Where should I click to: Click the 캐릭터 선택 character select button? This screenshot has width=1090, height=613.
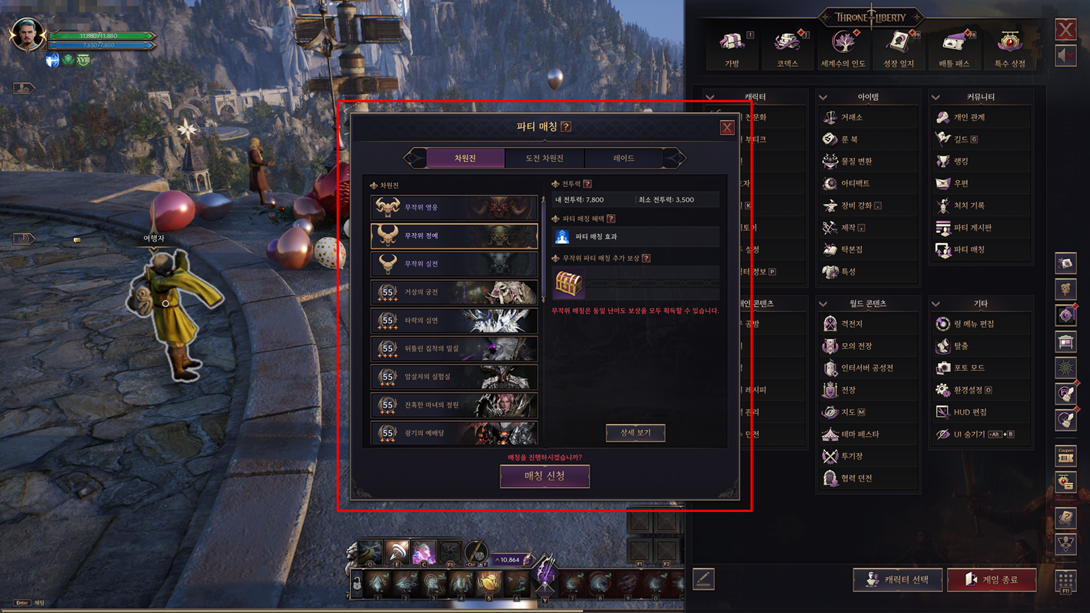[x=897, y=580]
